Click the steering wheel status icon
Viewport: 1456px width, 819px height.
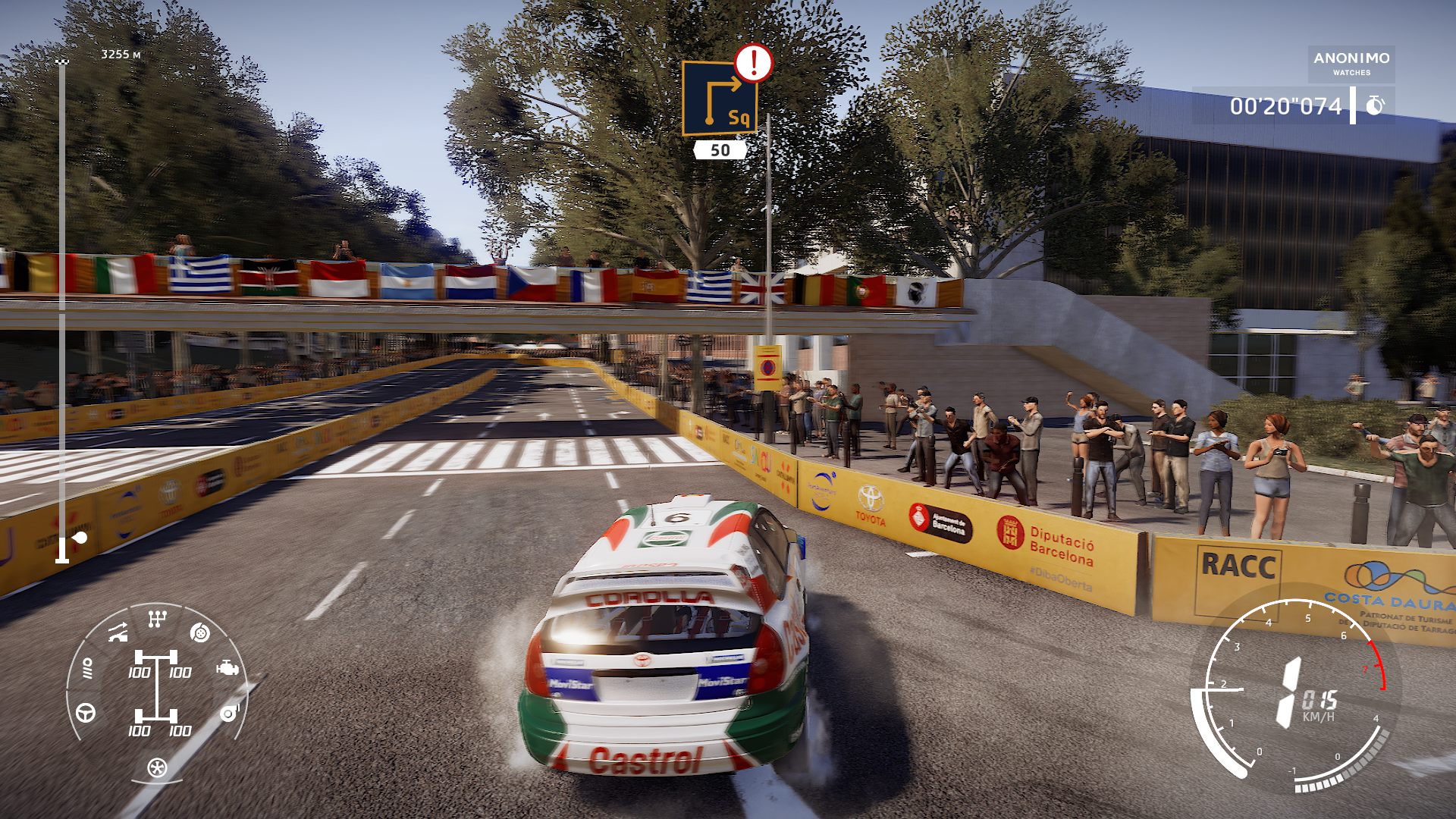click(x=86, y=713)
